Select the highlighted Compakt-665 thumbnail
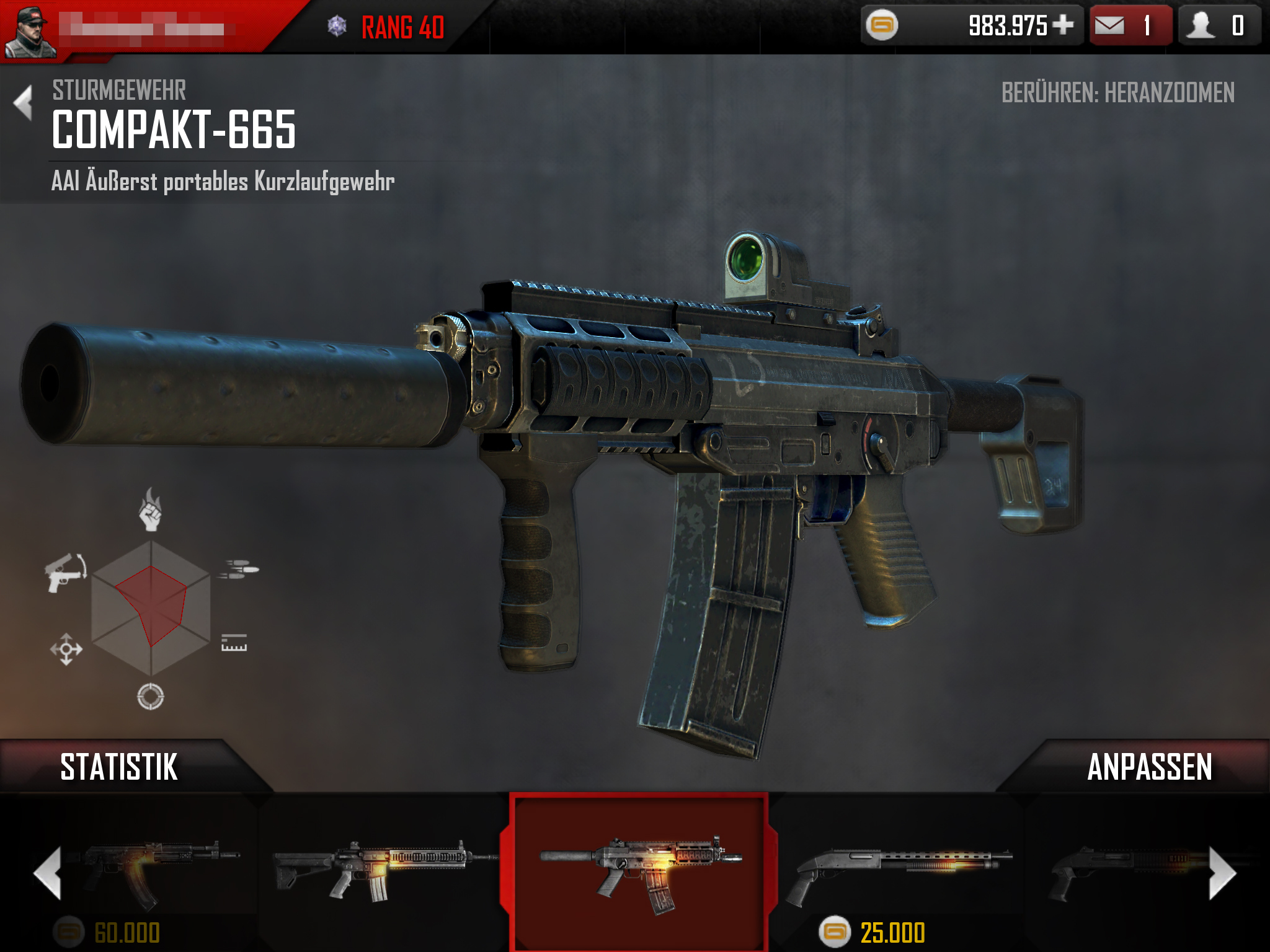The image size is (1270, 952). pyautogui.click(x=639, y=871)
